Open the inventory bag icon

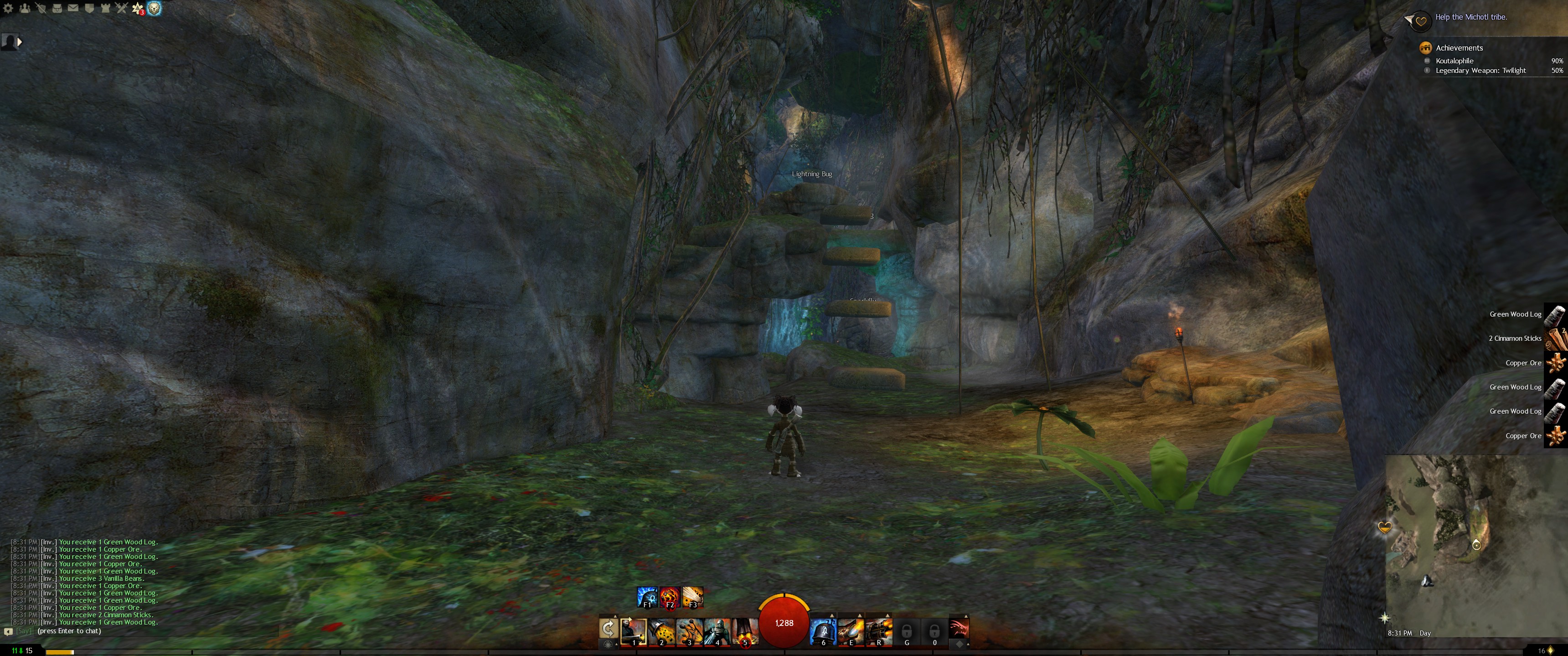pyautogui.click(x=57, y=9)
